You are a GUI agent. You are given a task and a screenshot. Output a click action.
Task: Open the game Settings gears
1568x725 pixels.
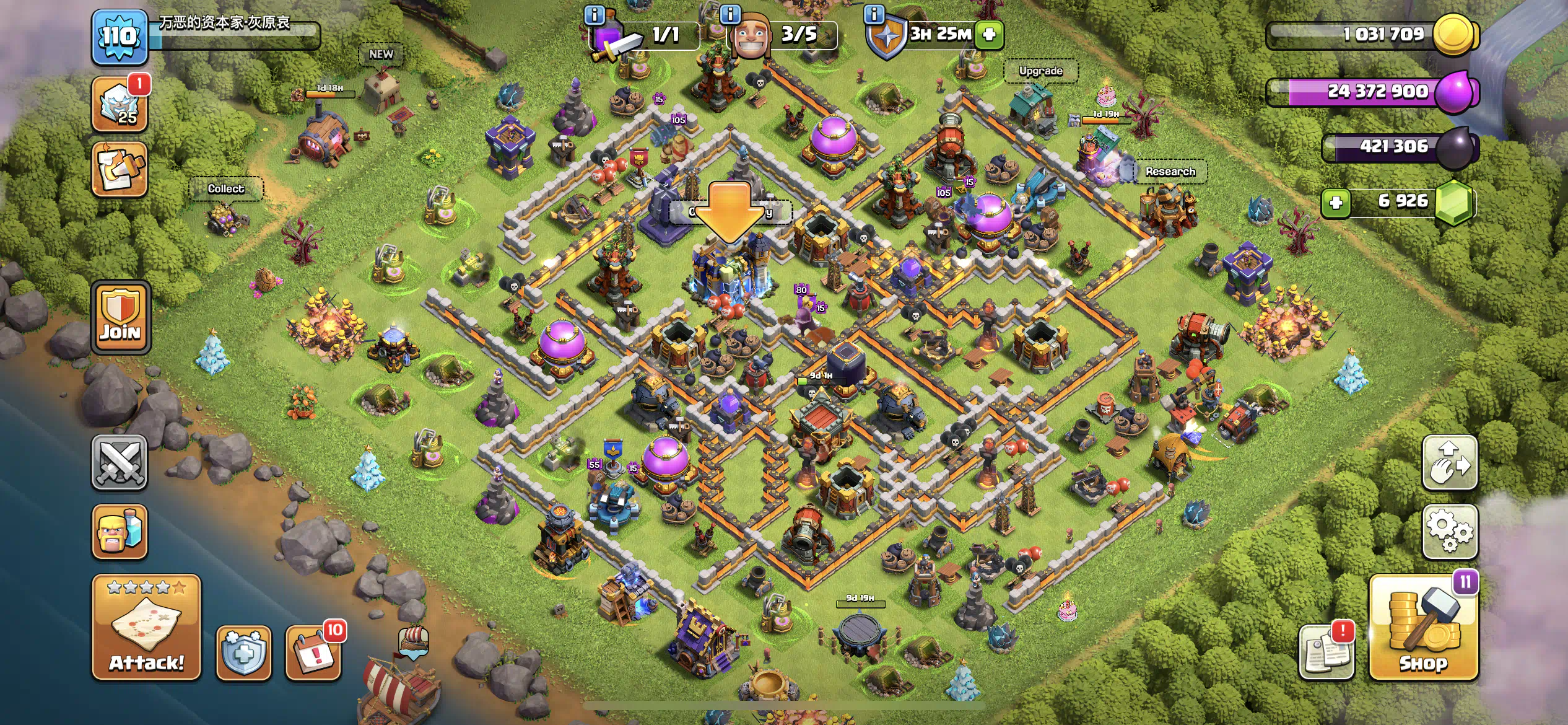[x=1450, y=531]
